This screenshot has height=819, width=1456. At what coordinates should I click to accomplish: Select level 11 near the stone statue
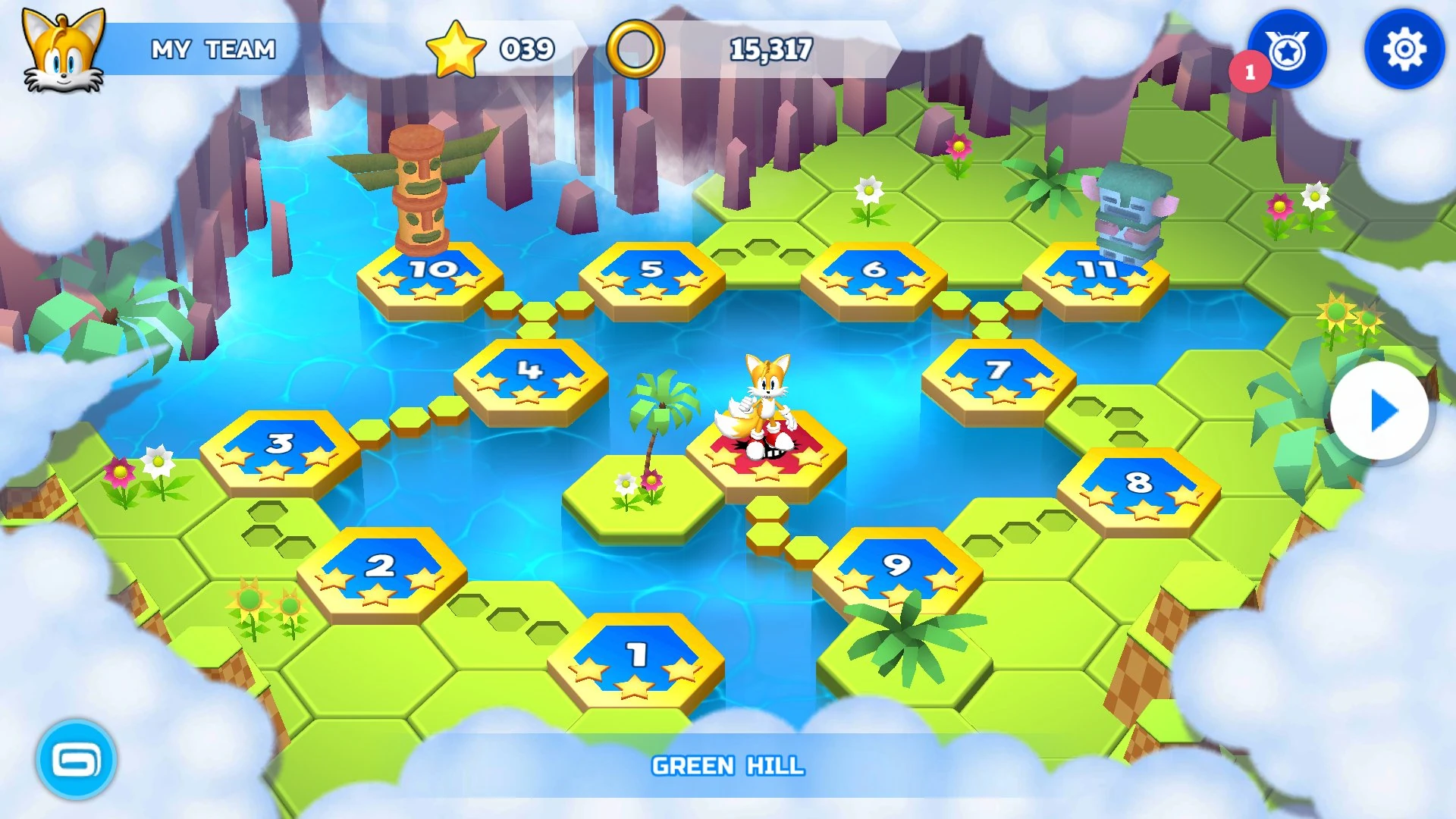1098,269
